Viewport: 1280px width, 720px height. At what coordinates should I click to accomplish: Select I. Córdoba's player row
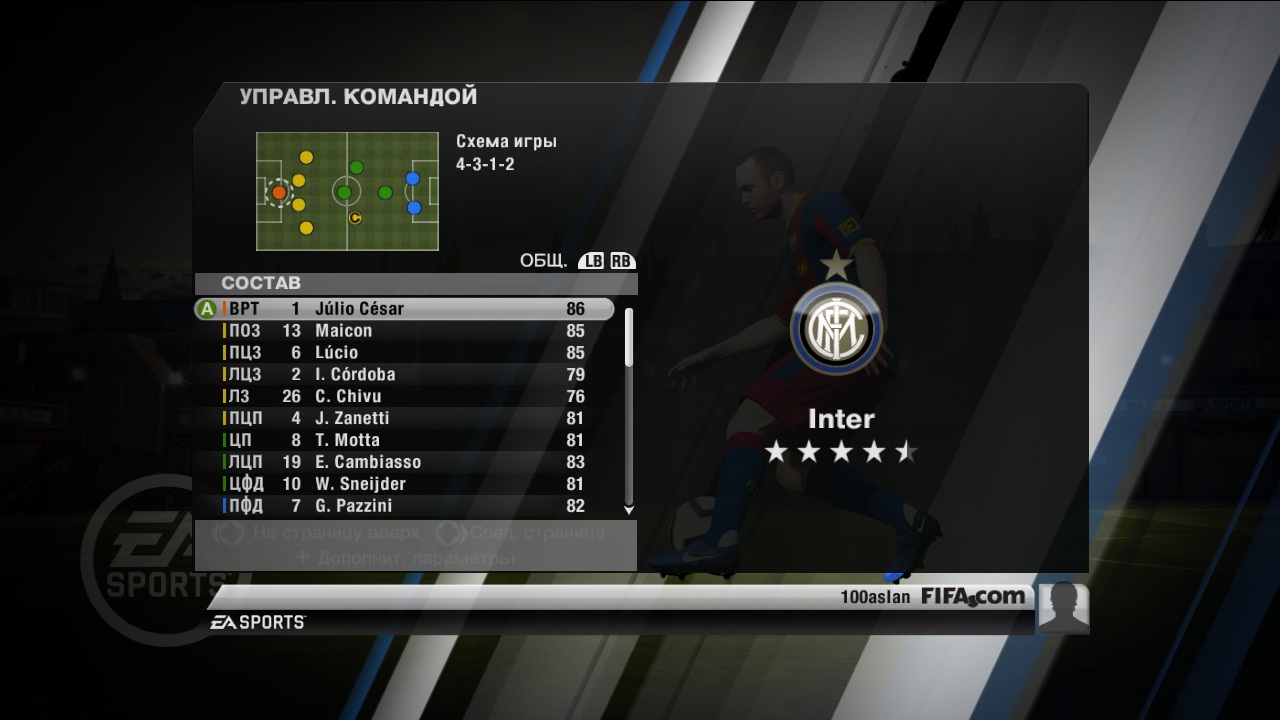pyautogui.click(x=404, y=375)
